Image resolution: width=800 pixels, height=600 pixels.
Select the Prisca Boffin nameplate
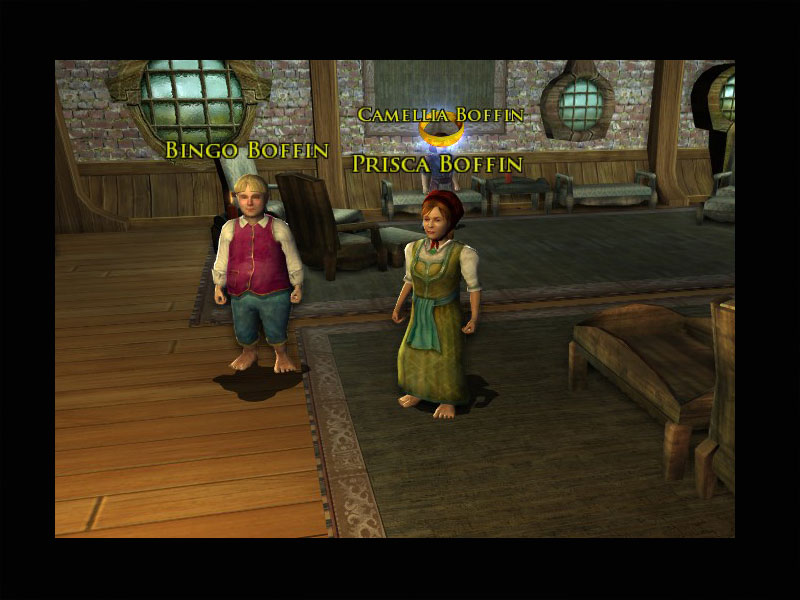(x=437, y=163)
